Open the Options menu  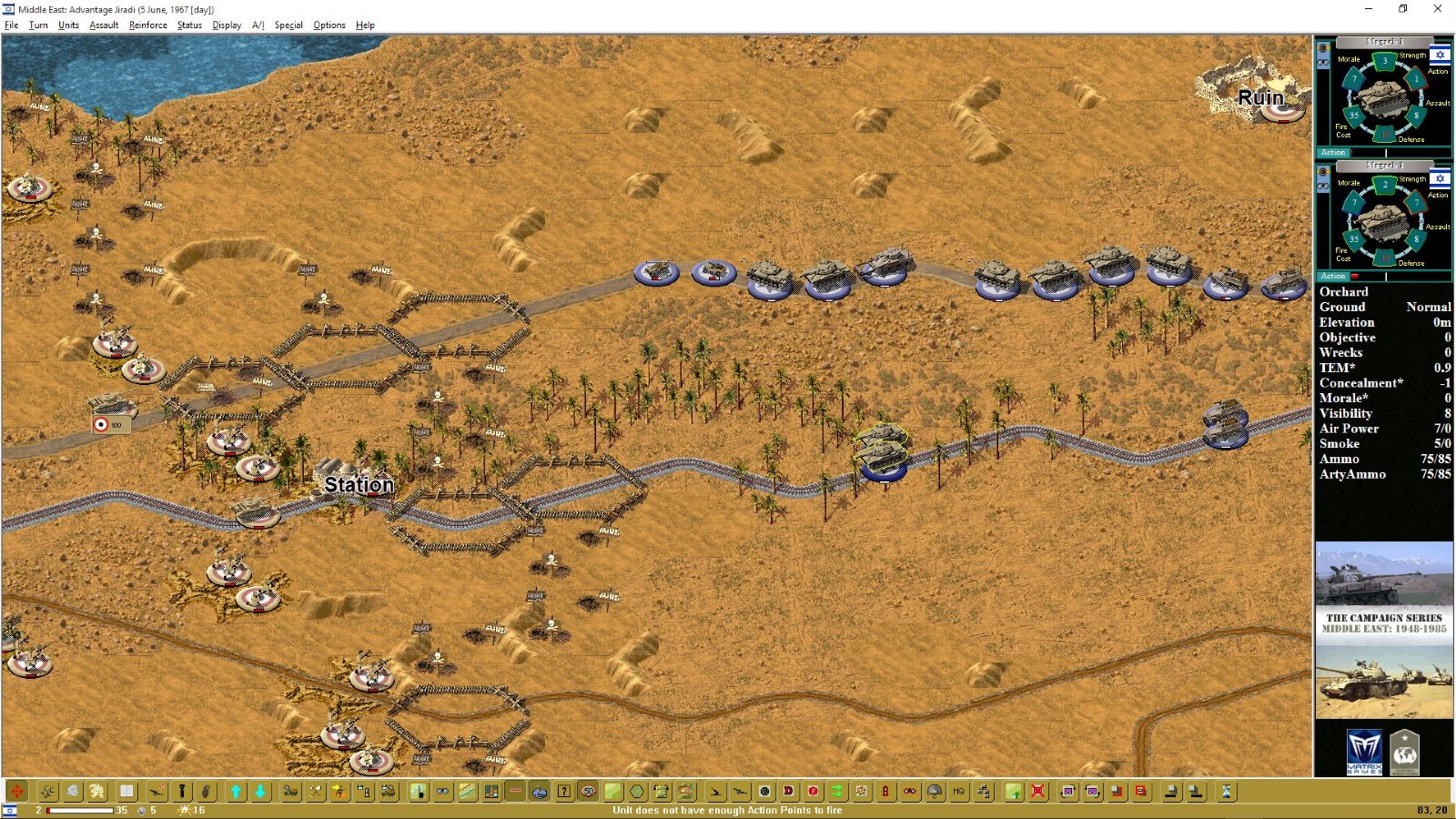click(x=329, y=25)
